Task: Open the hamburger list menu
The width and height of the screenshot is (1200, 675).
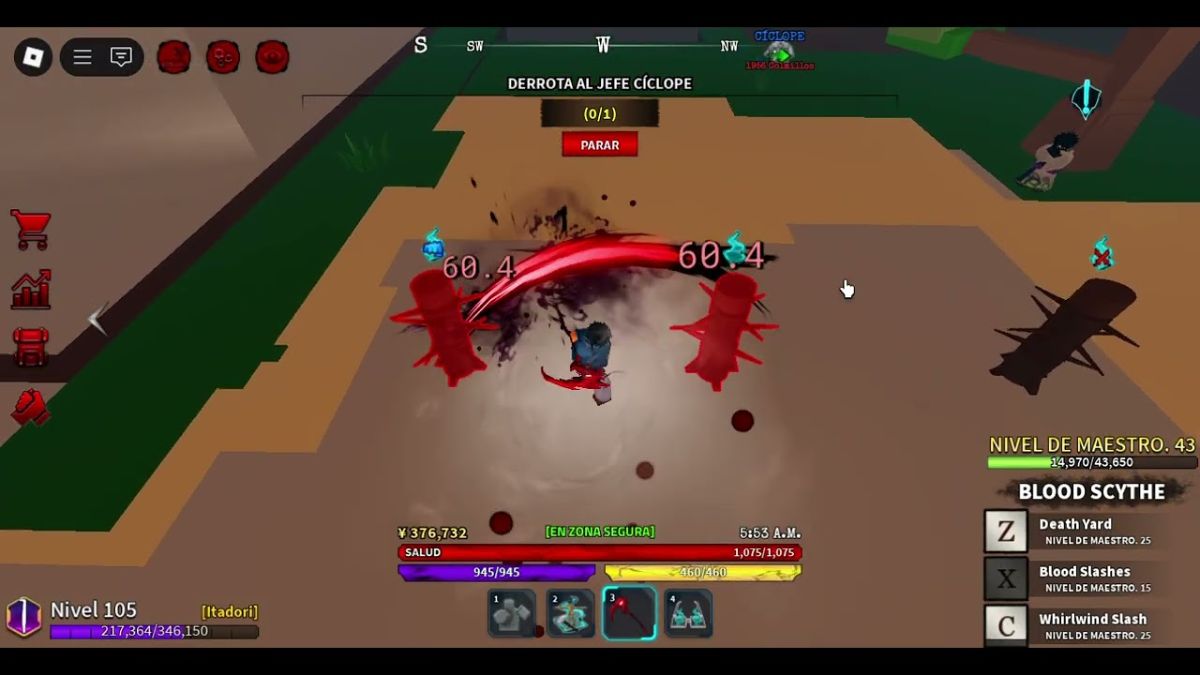Action: point(82,57)
